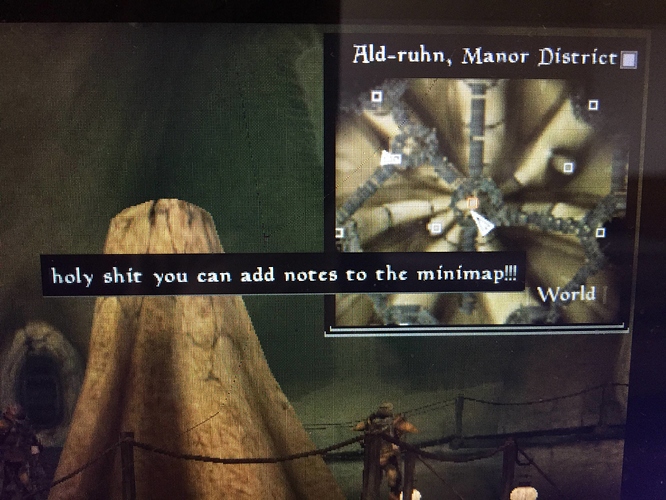Toggle the map window pin square
Image resolution: width=666 pixels, height=500 pixels.
[x=628, y=60]
